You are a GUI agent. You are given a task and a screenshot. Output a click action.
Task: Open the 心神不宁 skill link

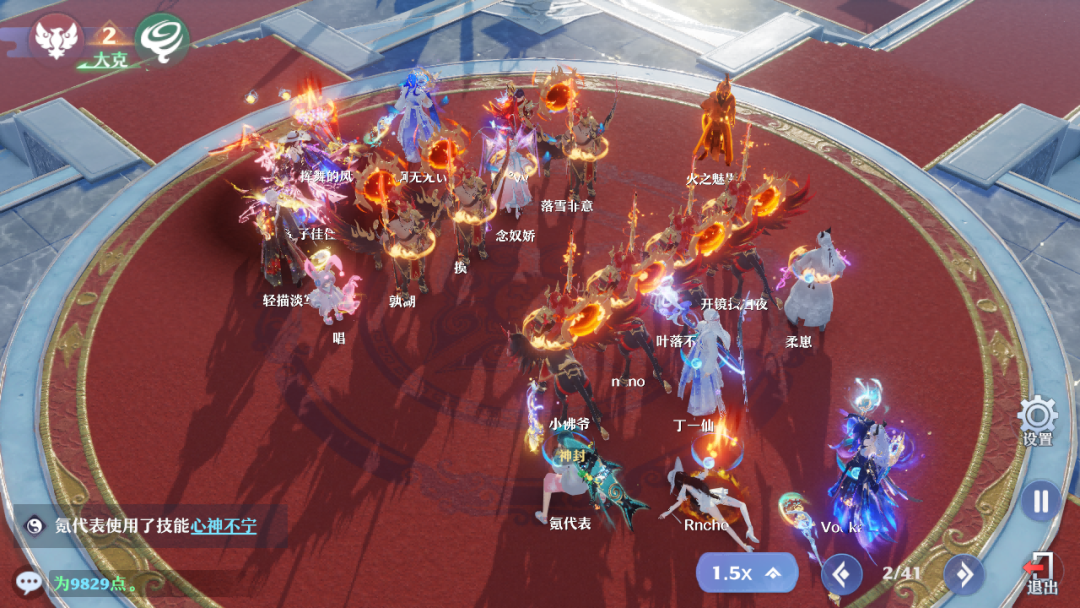[x=223, y=525]
